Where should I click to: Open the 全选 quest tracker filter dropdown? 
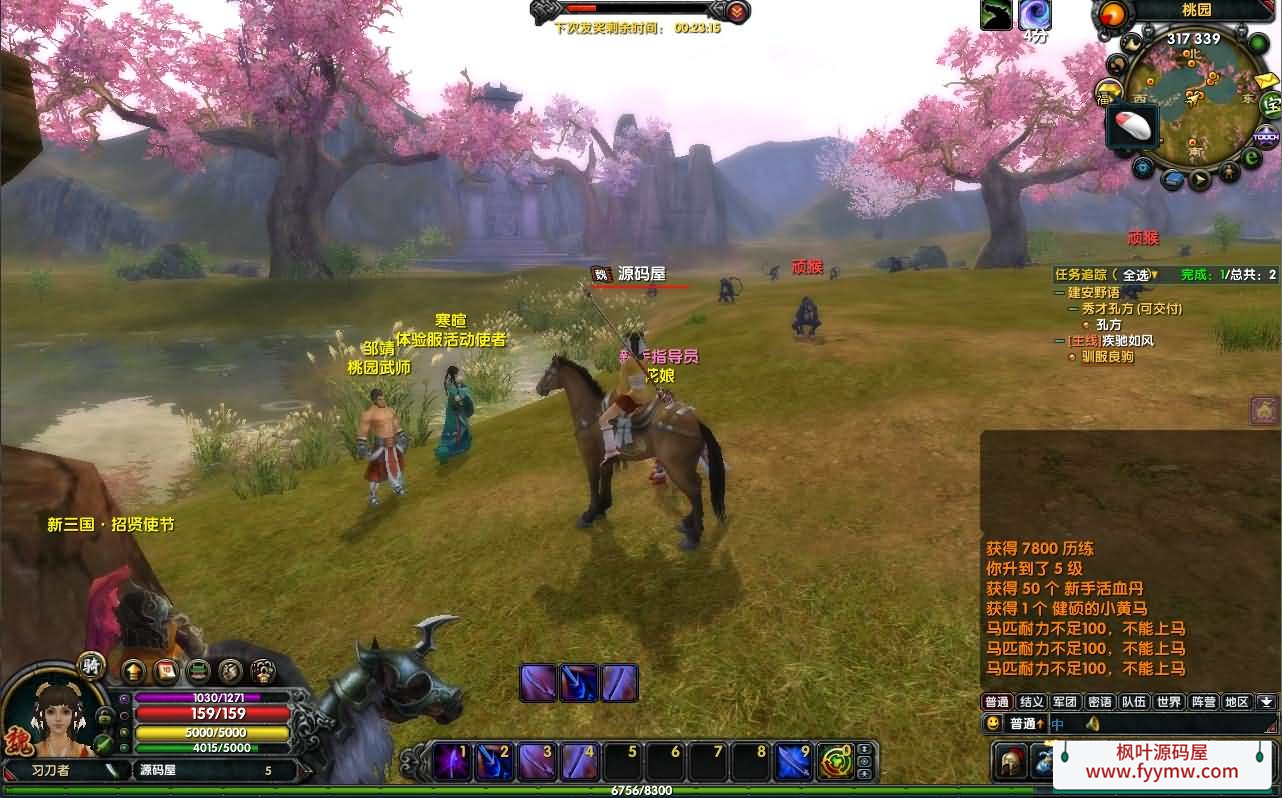1138,275
